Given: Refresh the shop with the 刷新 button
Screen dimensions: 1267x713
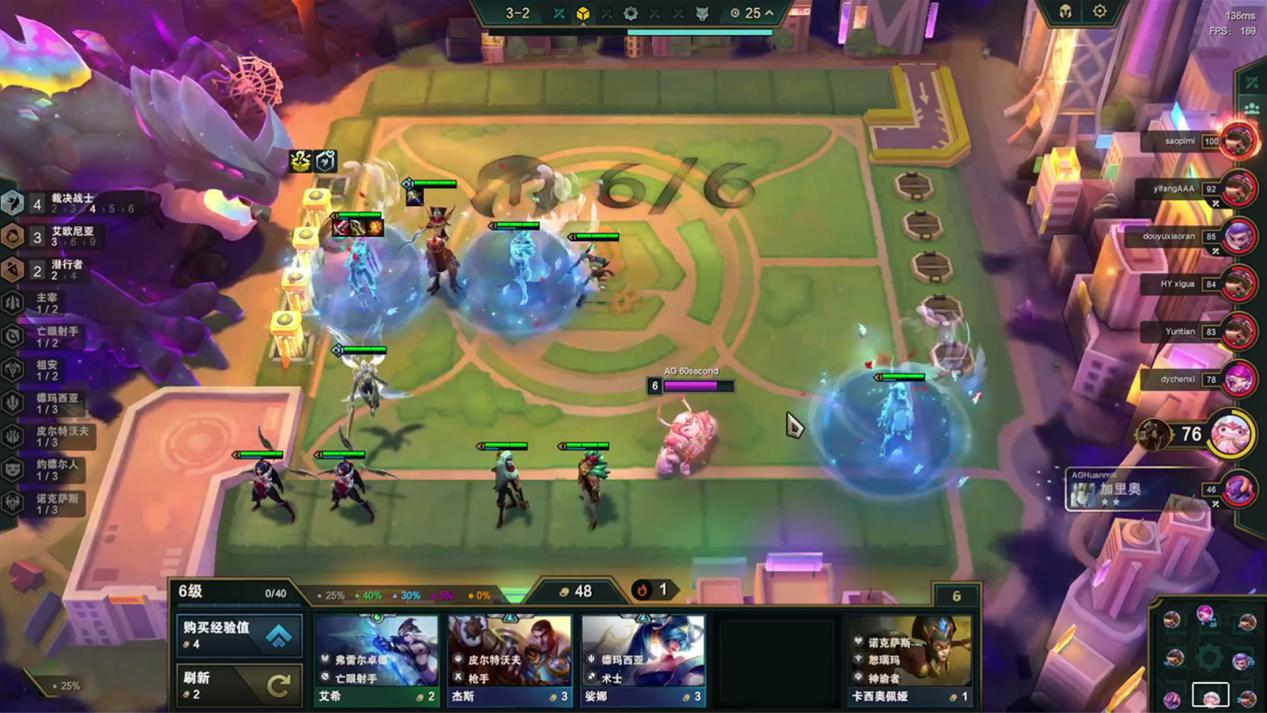Looking at the screenshot, I should point(239,684).
